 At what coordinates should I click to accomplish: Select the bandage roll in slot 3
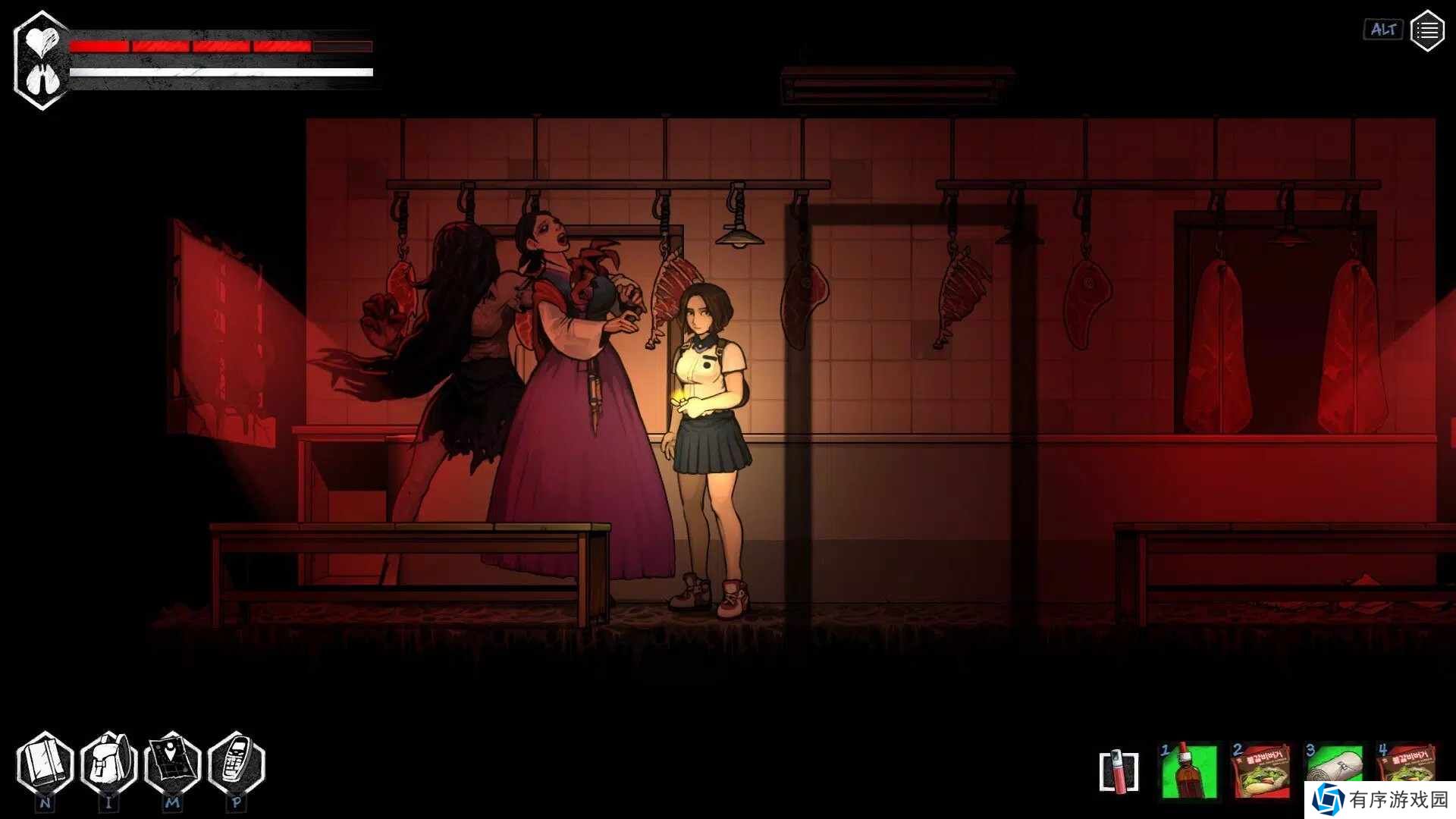tap(1333, 766)
